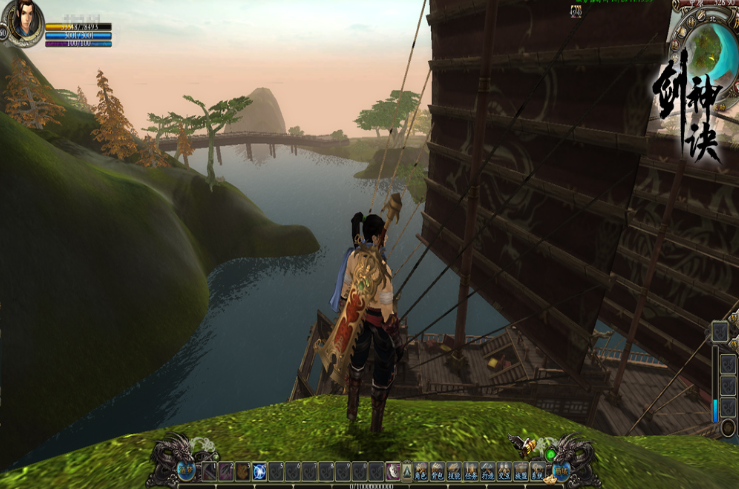The height and width of the screenshot is (489, 739).
Task: Click the player portrait avatar
Action: click(x=24, y=20)
